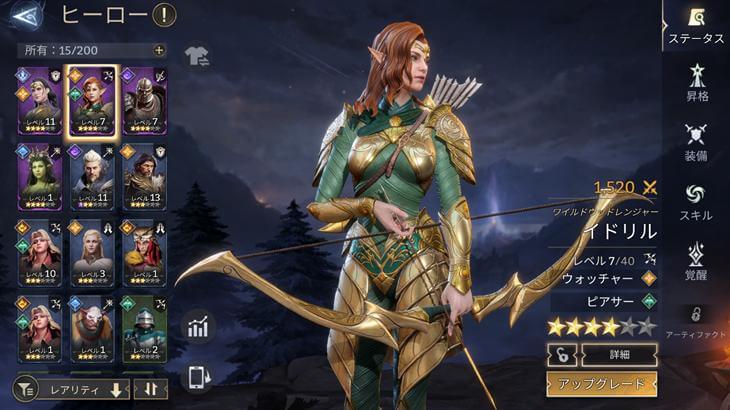Open the hero filter funnel button
This screenshot has width=730, height=410.
coord(24,388)
